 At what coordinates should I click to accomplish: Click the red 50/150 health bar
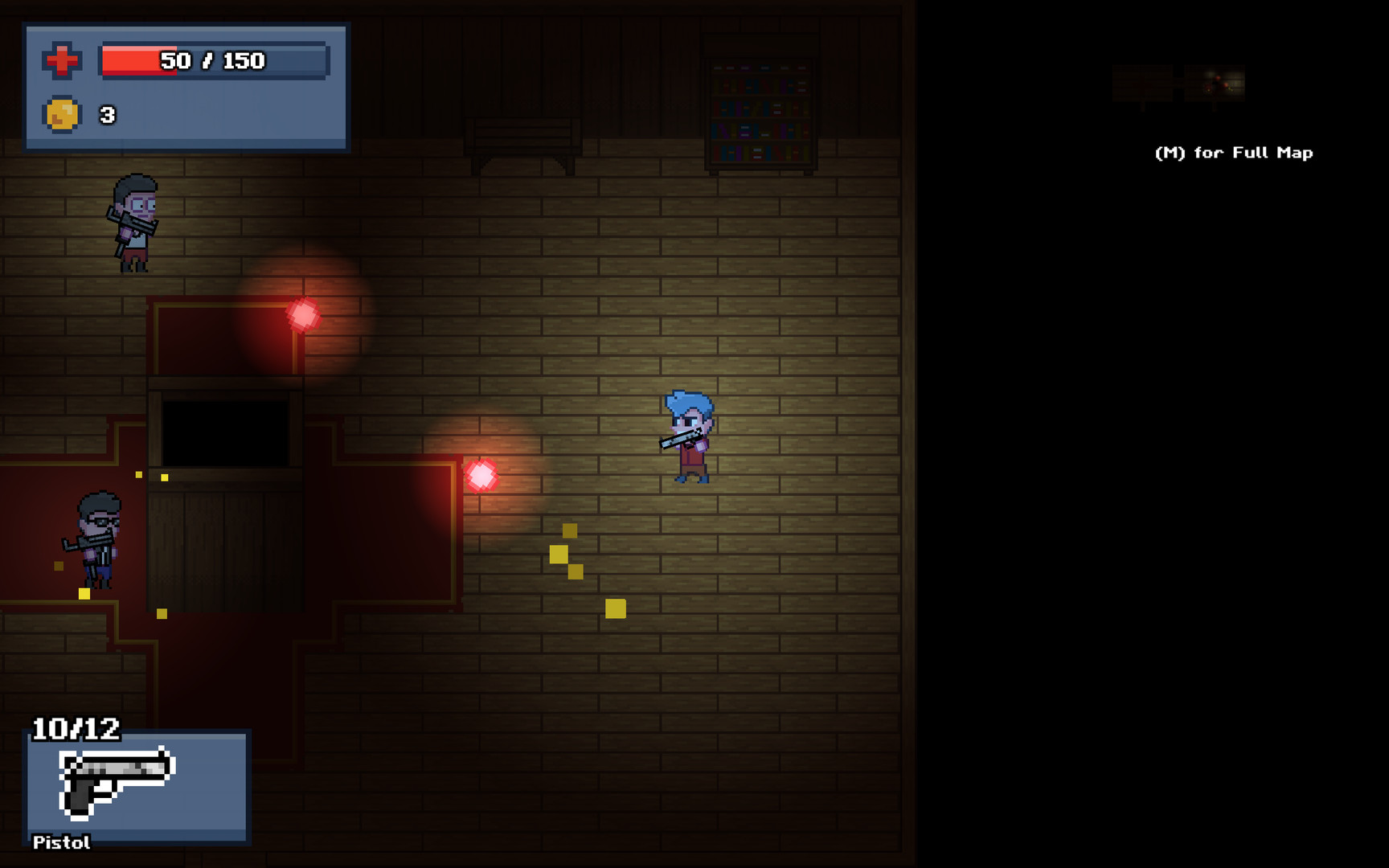point(212,59)
